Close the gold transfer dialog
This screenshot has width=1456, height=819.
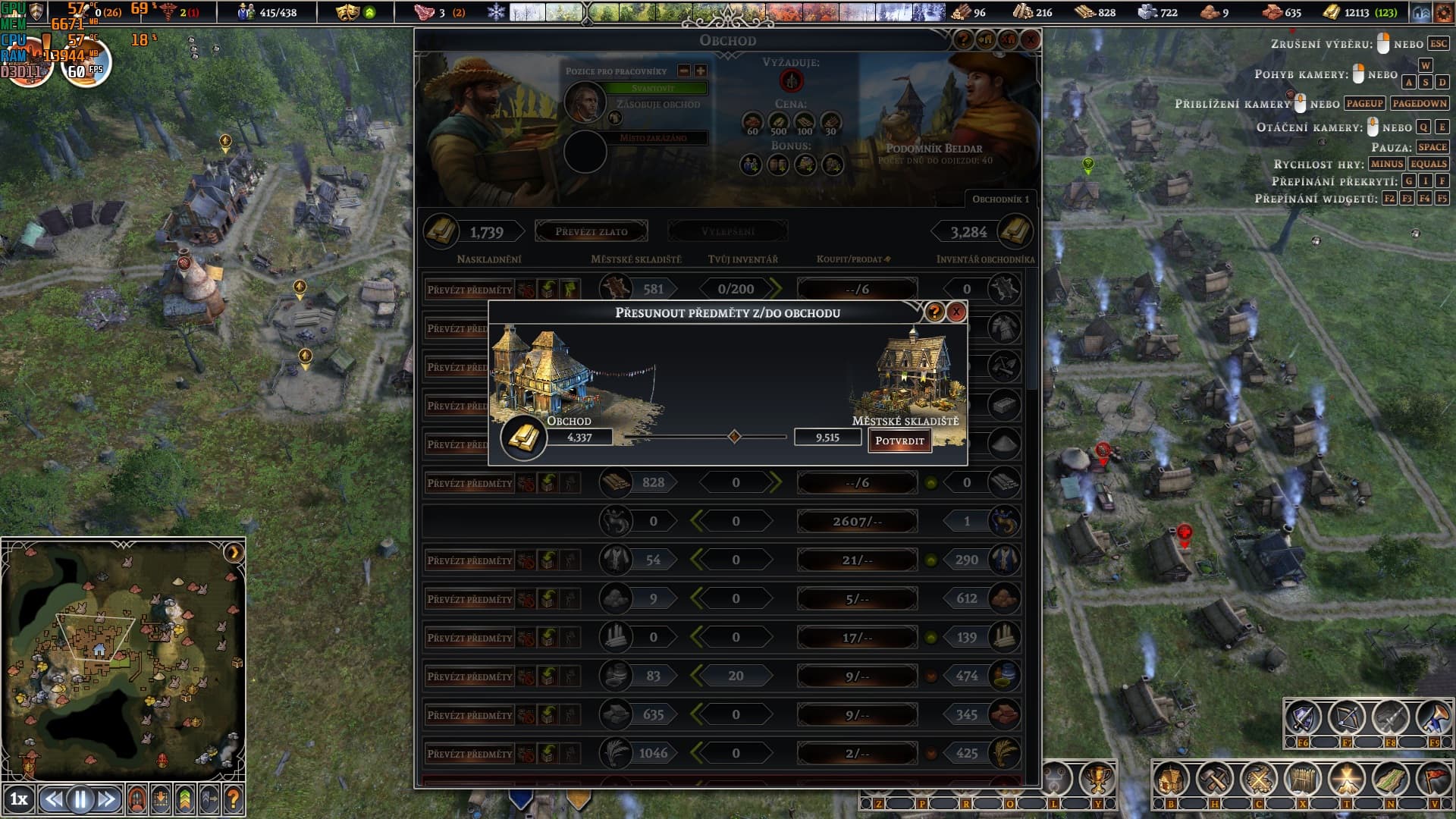(x=956, y=312)
